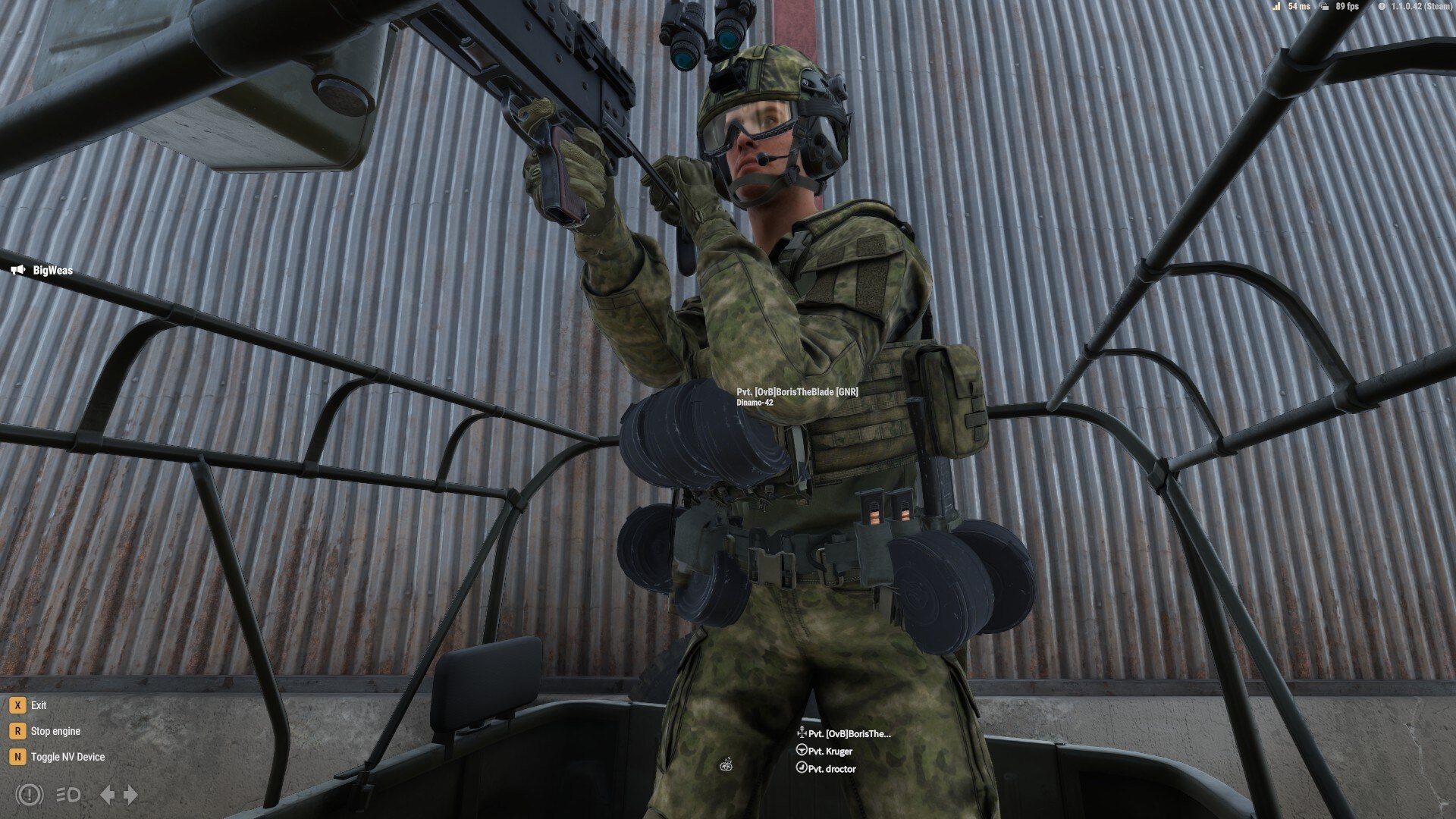Activate the left turn signal arrow
Viewport: 1456px width, 819px height.
108,794
